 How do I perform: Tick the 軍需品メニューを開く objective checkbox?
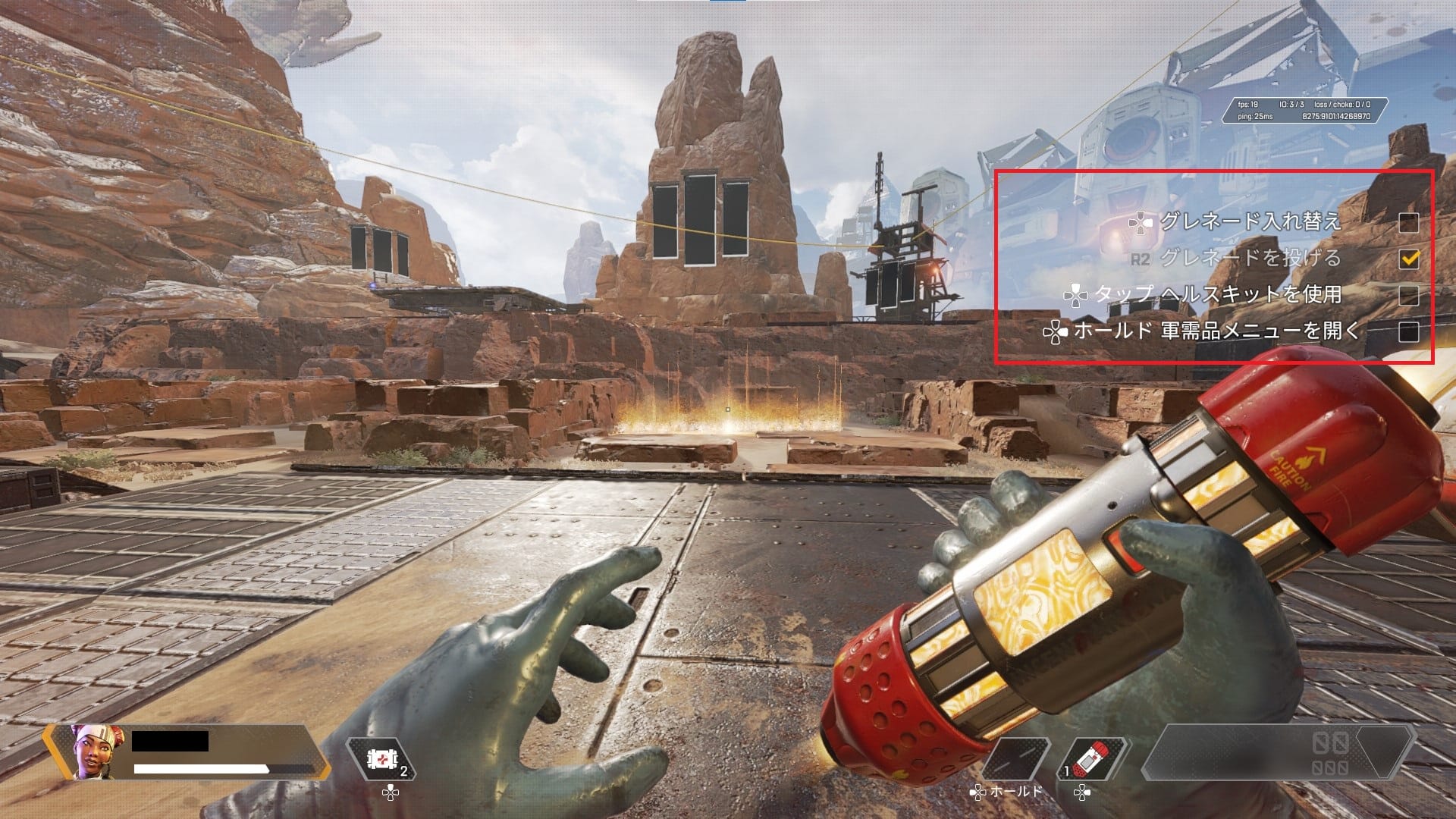1408,331
